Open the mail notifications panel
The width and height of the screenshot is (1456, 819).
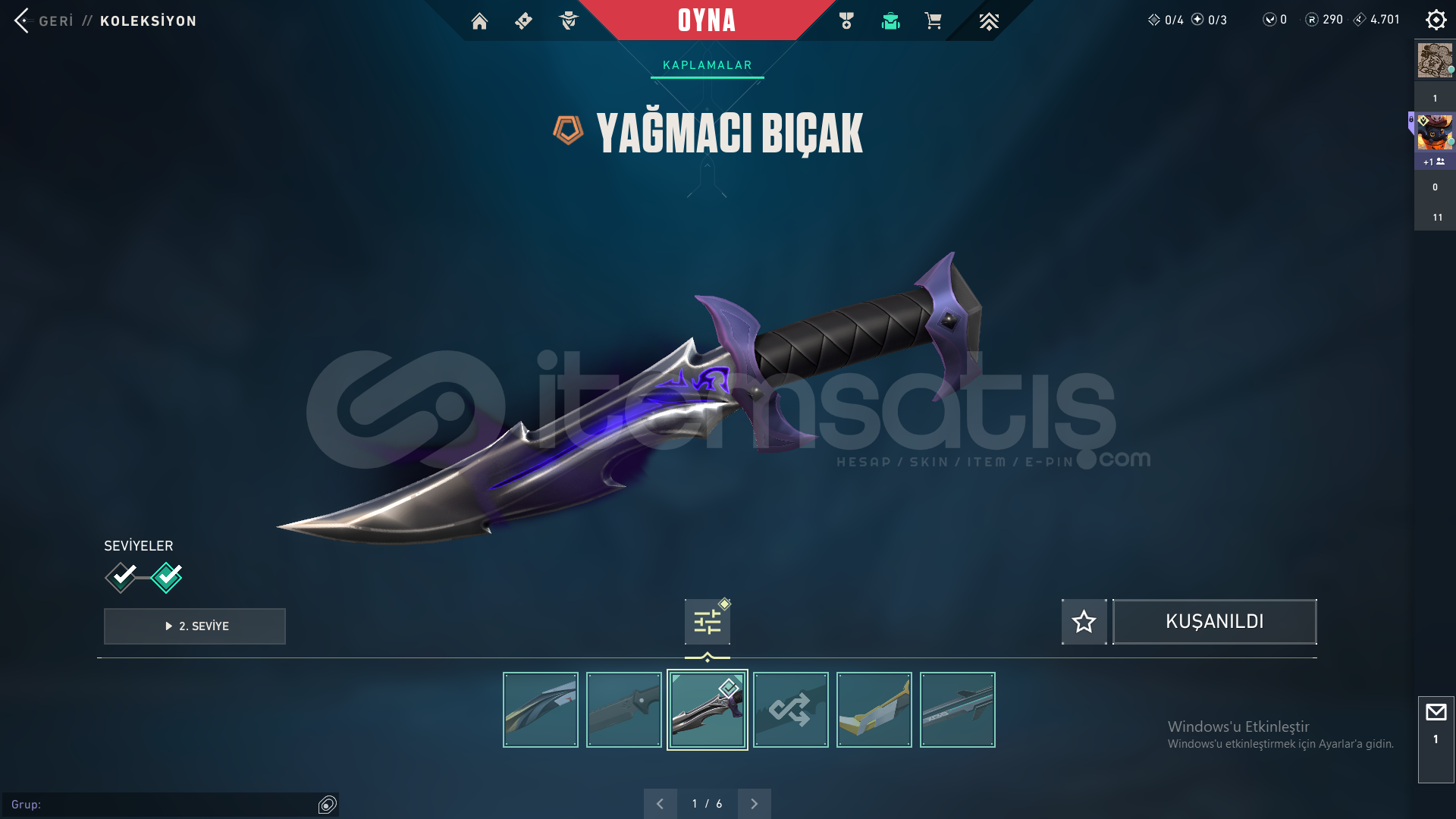1436,711
